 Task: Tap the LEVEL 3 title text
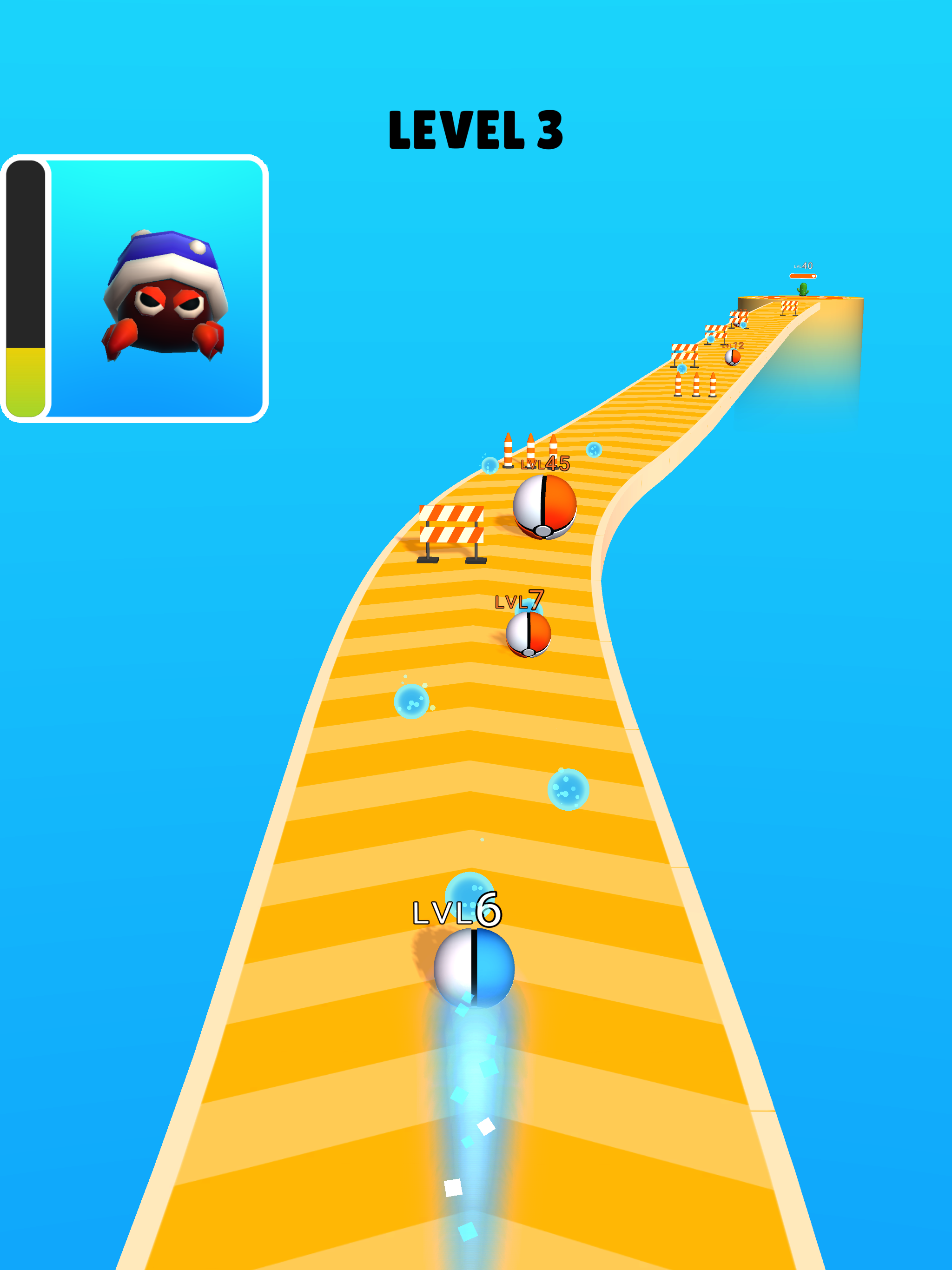coord(476,129)
